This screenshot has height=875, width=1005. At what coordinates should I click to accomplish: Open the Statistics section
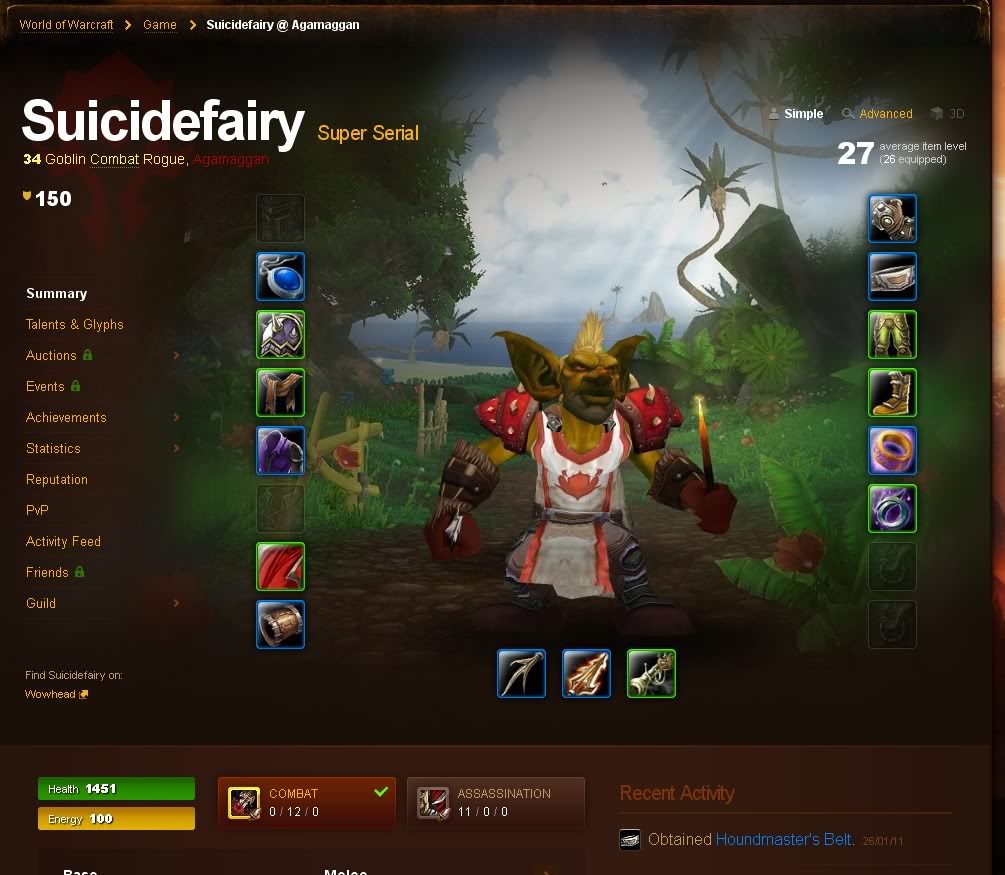53,449
